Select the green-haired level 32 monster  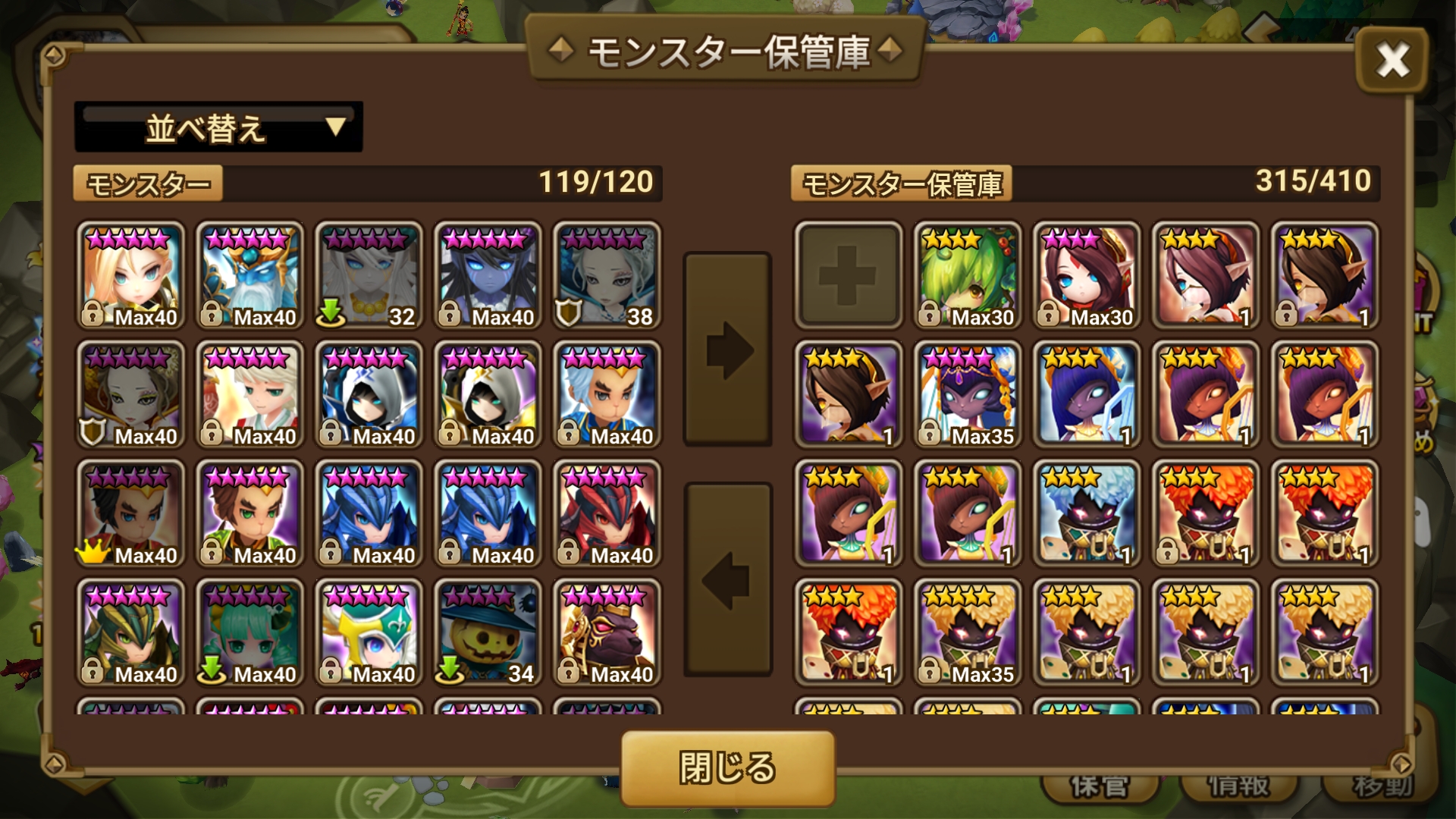click(369, 275)
